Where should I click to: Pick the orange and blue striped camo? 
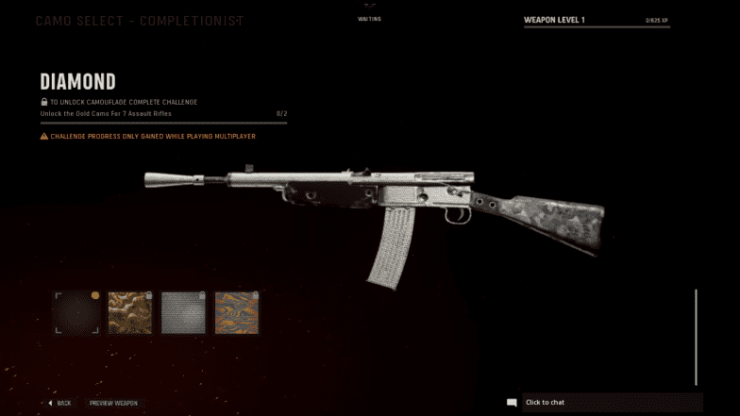[x=236, y=313]
